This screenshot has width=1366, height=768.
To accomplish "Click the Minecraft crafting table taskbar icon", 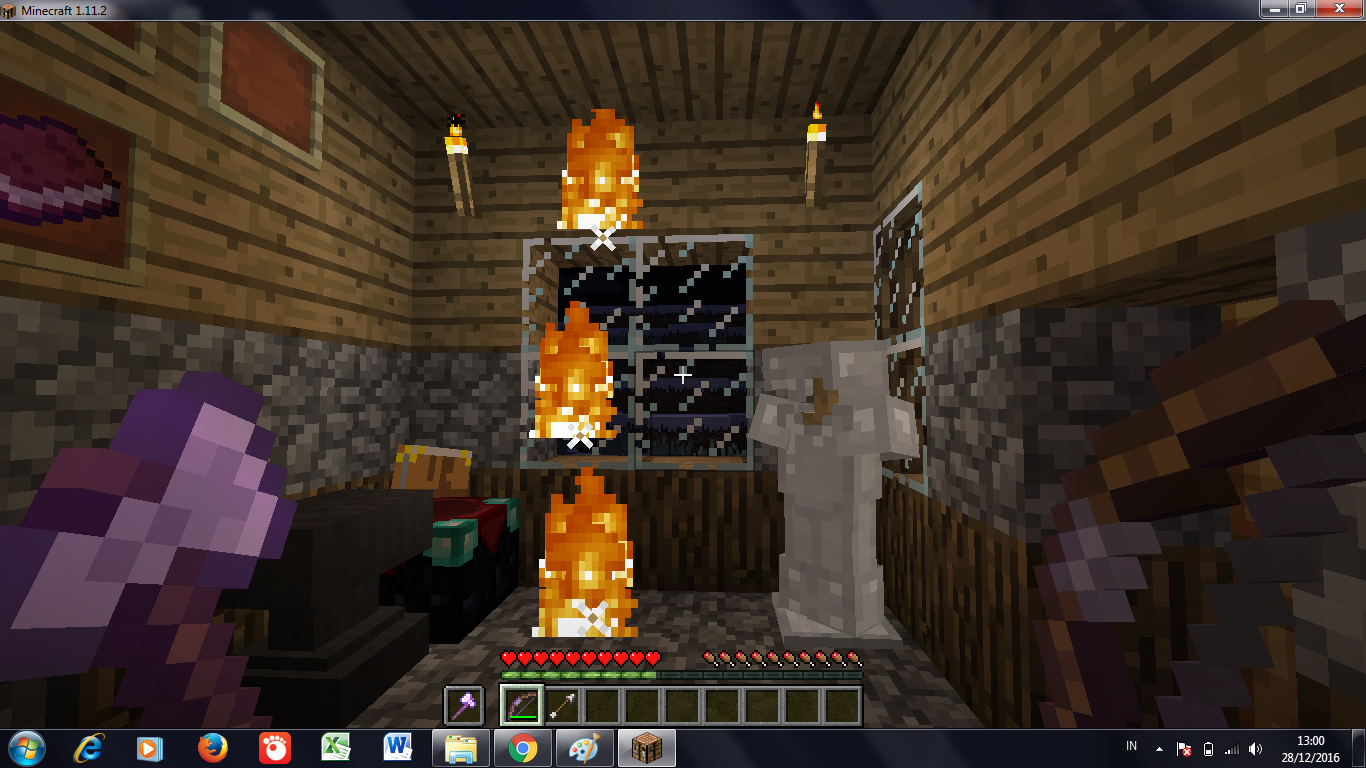I will click(x=646, y=748).
